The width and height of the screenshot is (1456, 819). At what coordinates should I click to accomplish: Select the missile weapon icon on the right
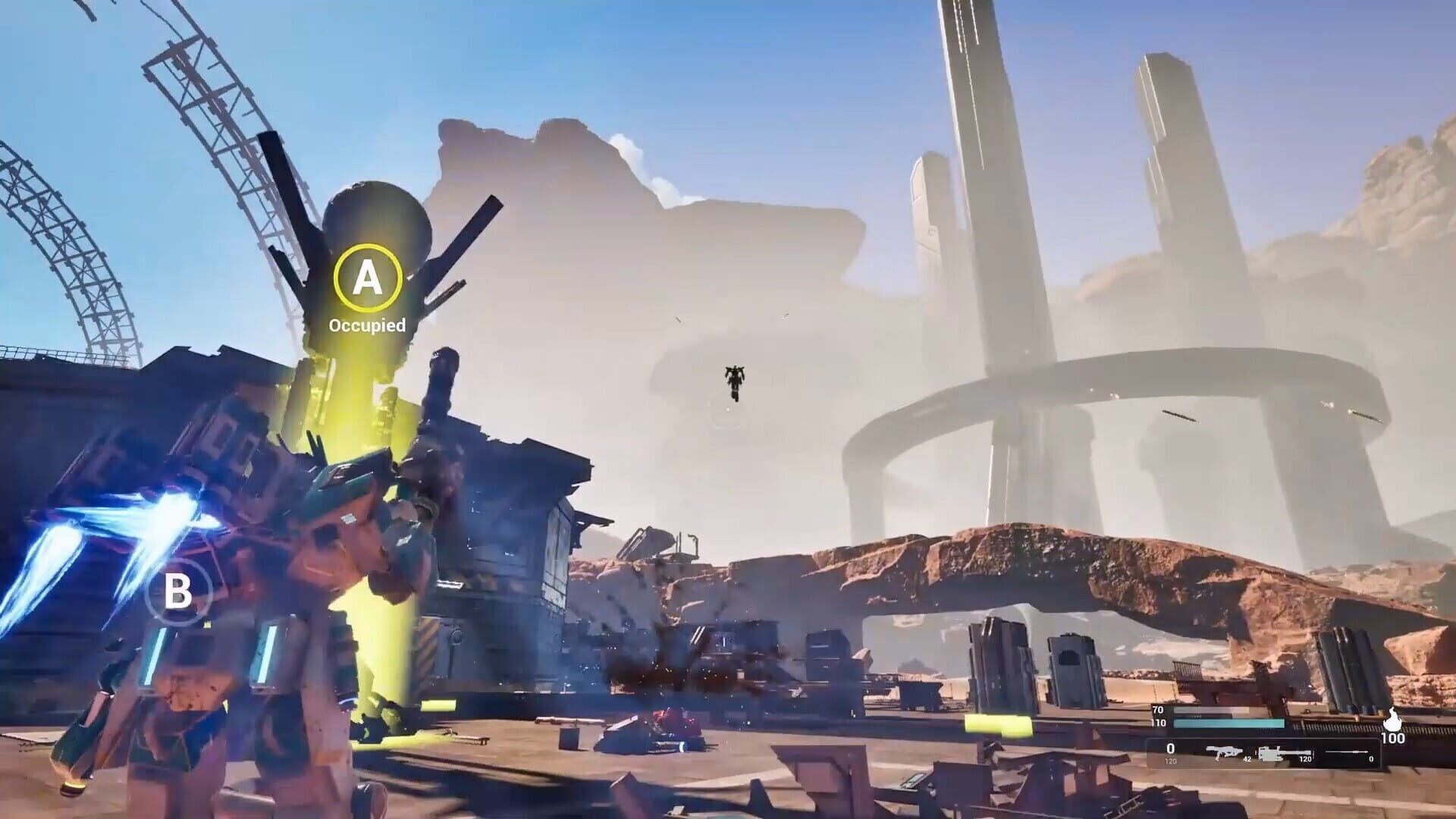[x=1347, y=752]
